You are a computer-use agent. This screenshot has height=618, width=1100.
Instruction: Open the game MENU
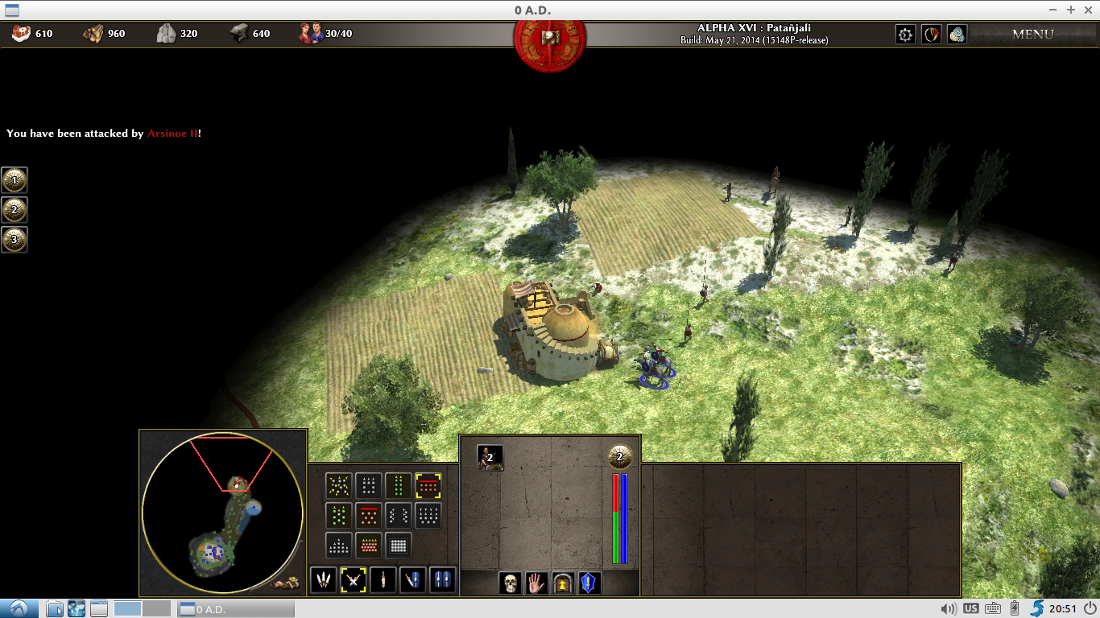click(x=1032, y=34)
